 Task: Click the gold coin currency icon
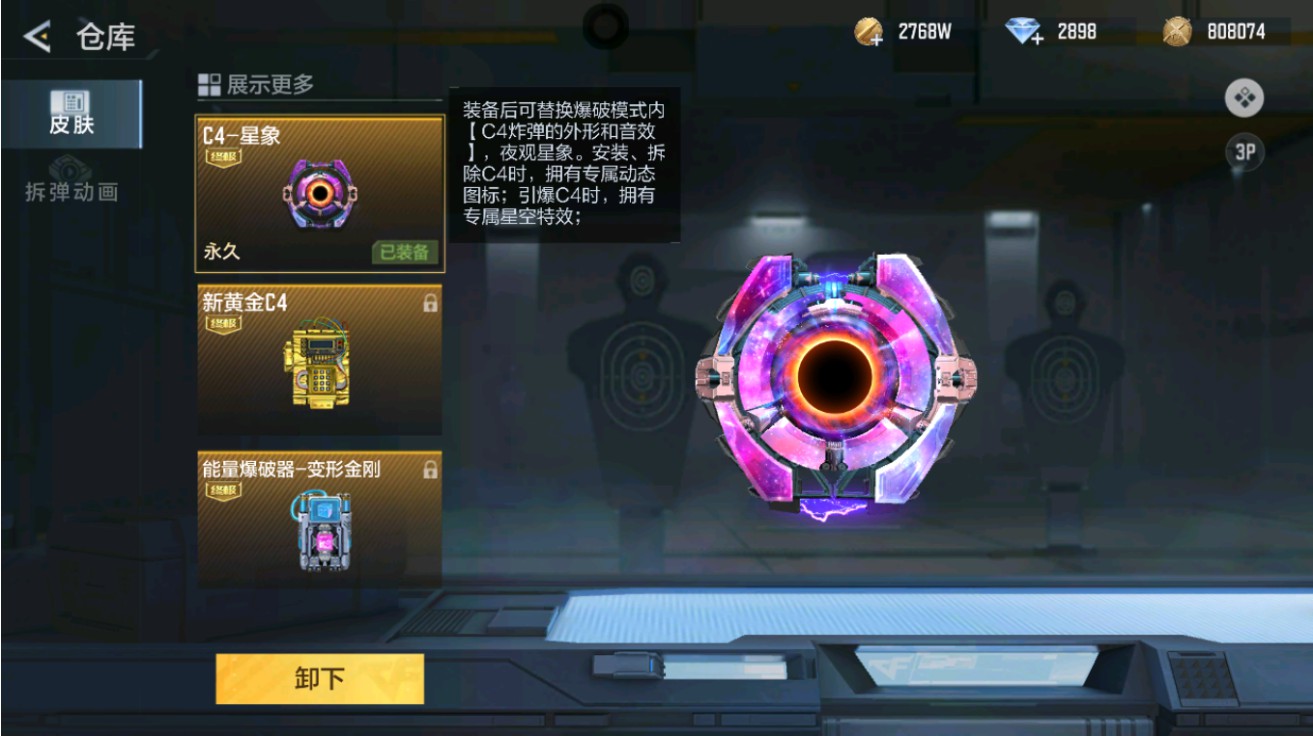[866, 30]
